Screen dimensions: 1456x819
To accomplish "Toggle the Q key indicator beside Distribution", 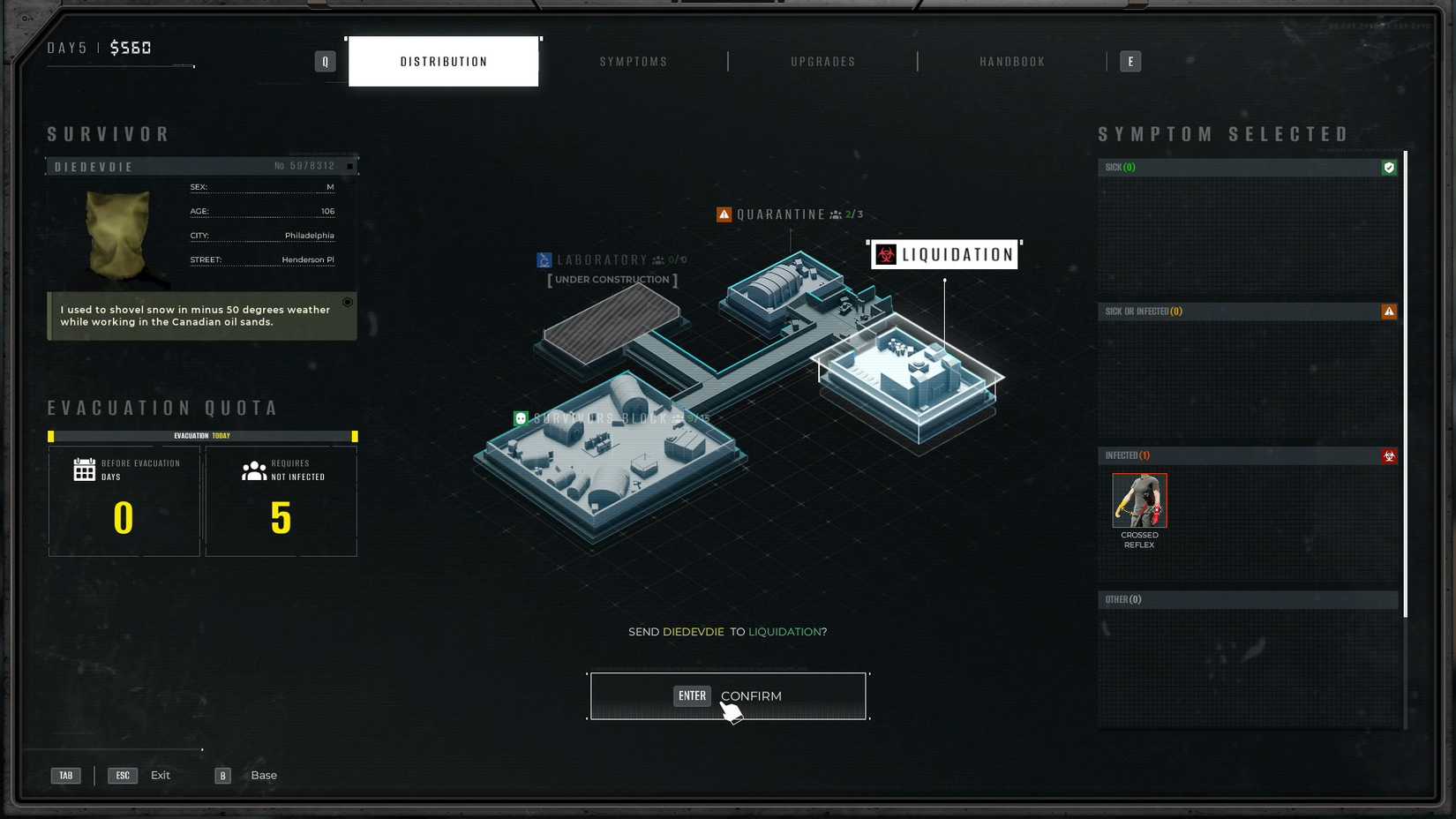I will (325, 61).
